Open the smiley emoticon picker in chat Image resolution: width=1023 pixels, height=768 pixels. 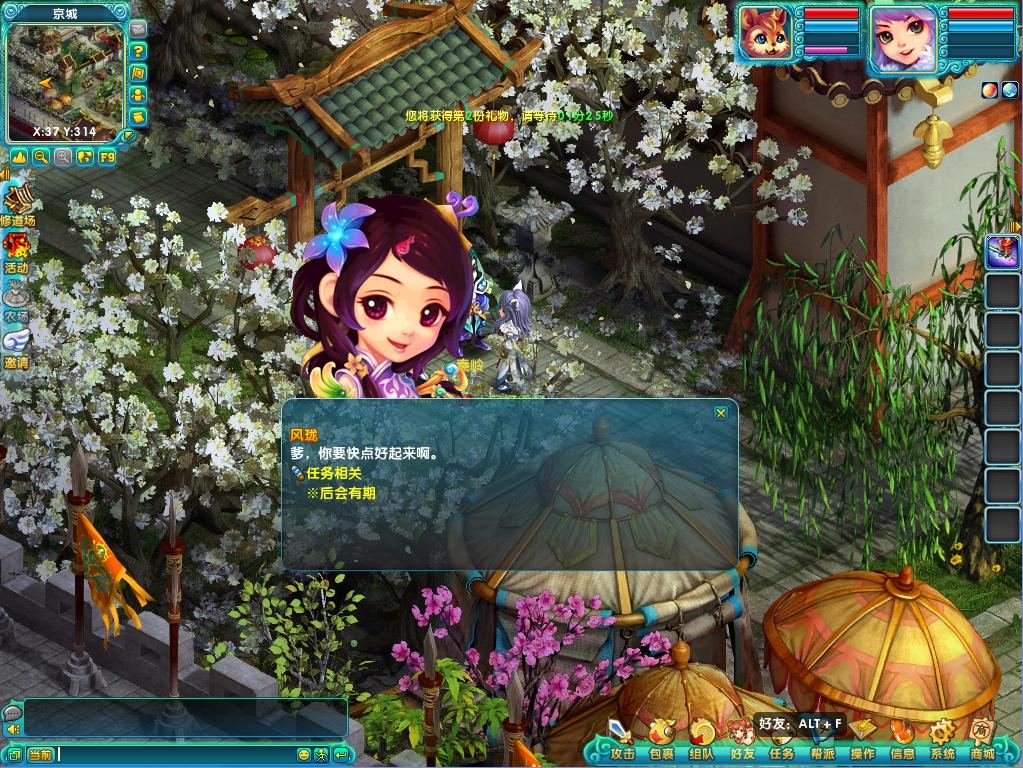[304, 754]
